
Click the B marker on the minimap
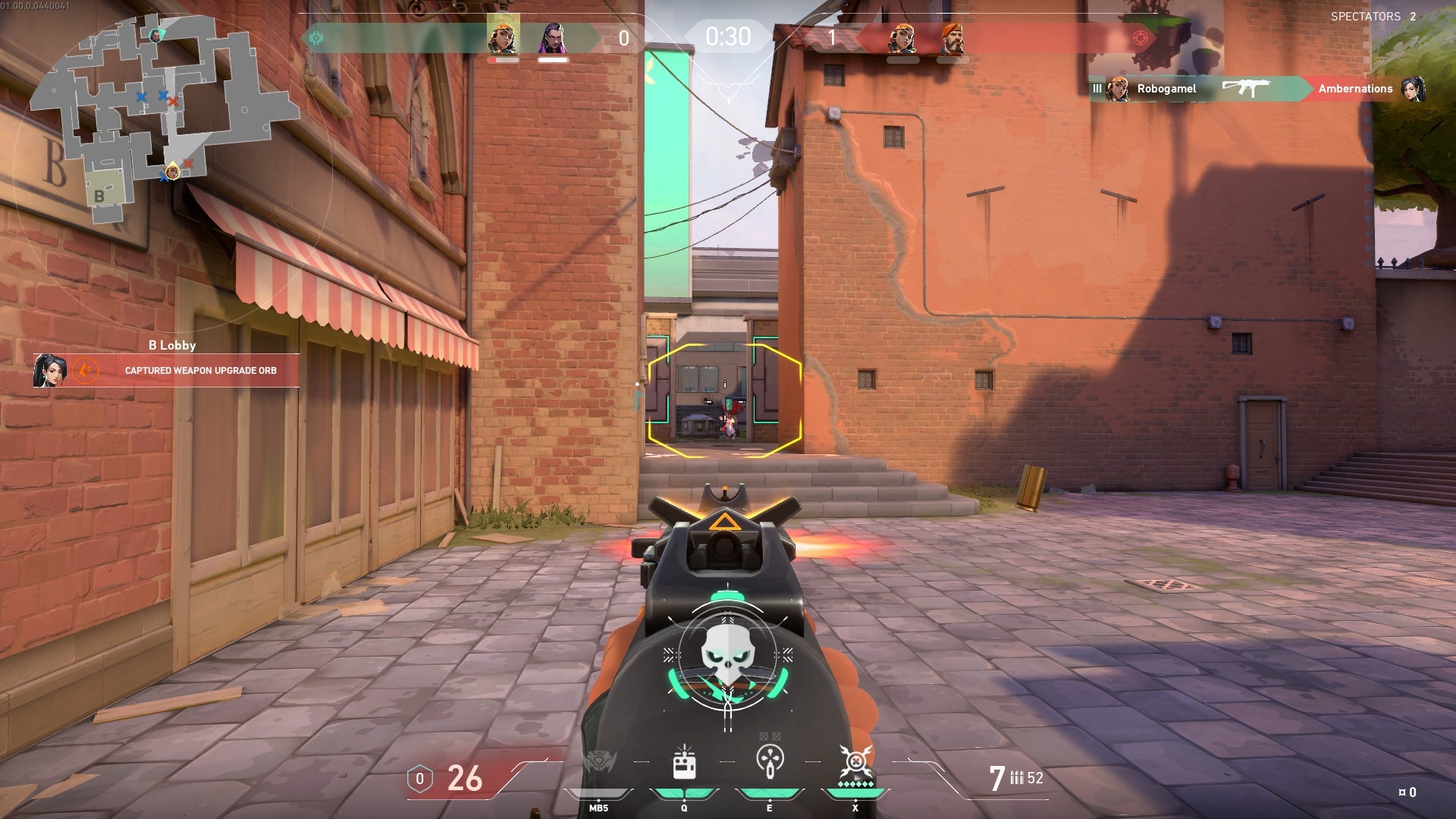99,195
